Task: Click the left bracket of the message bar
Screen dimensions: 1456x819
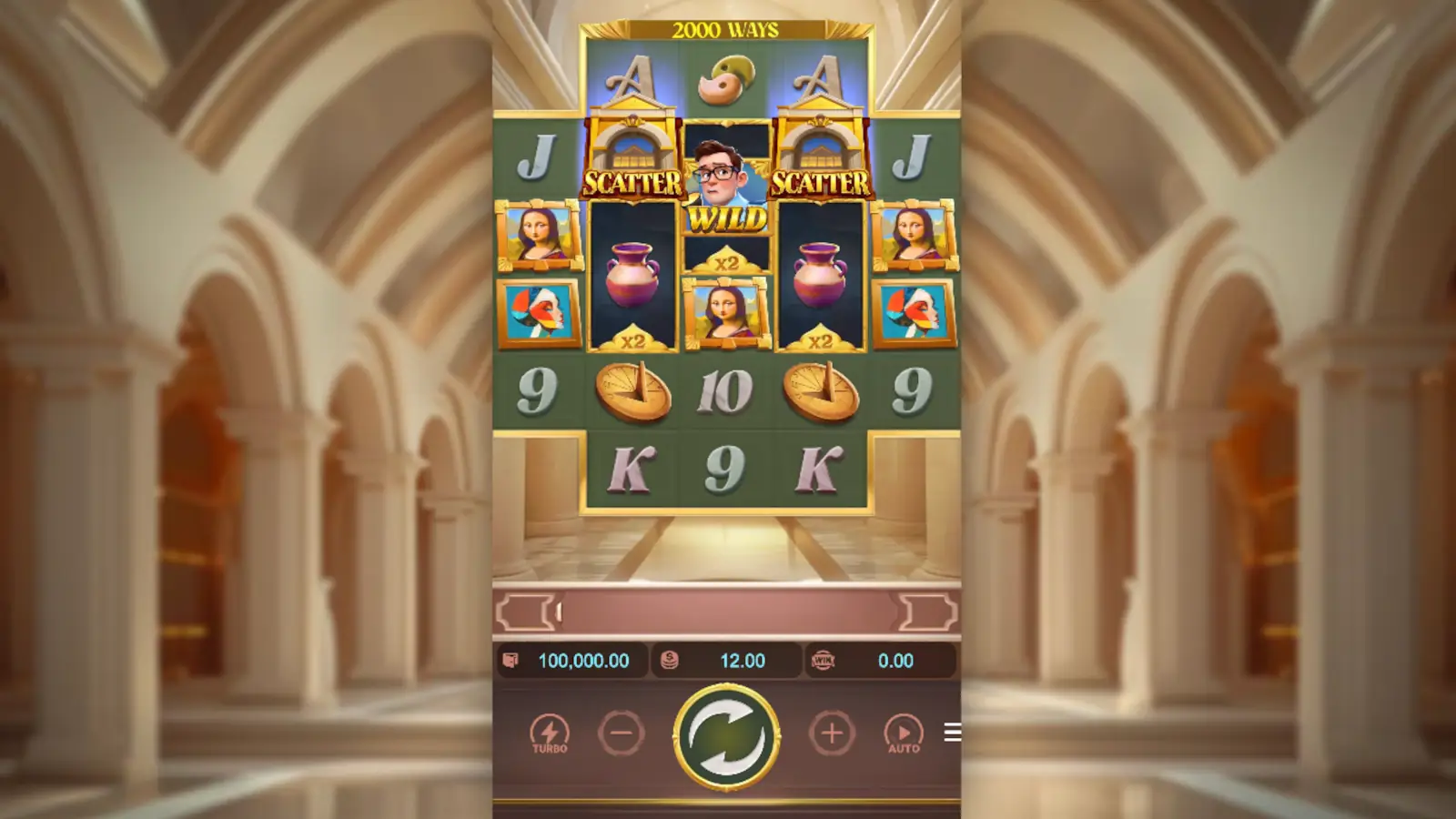Action: (x=525, y=613)
